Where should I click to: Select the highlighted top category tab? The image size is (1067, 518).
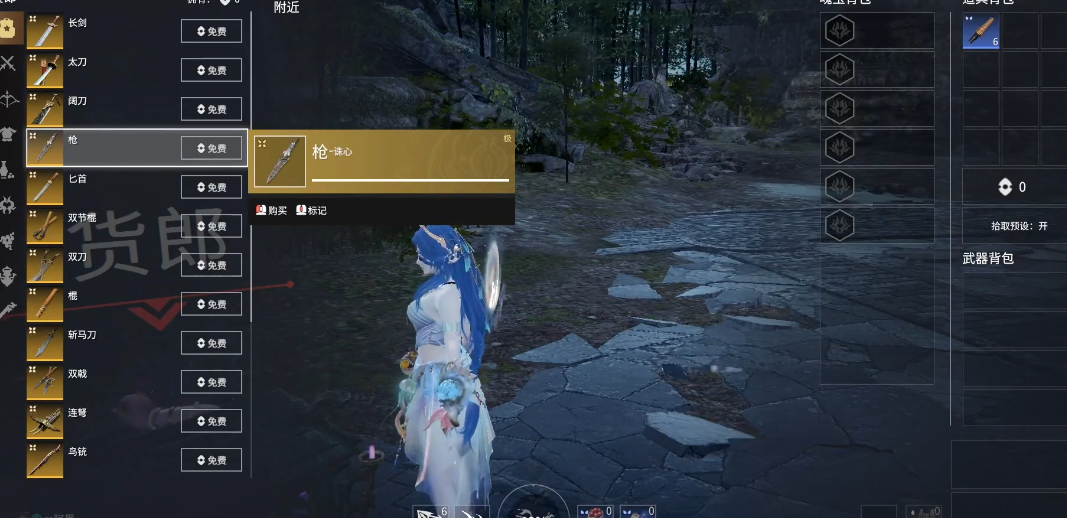[x=9, y=29]
